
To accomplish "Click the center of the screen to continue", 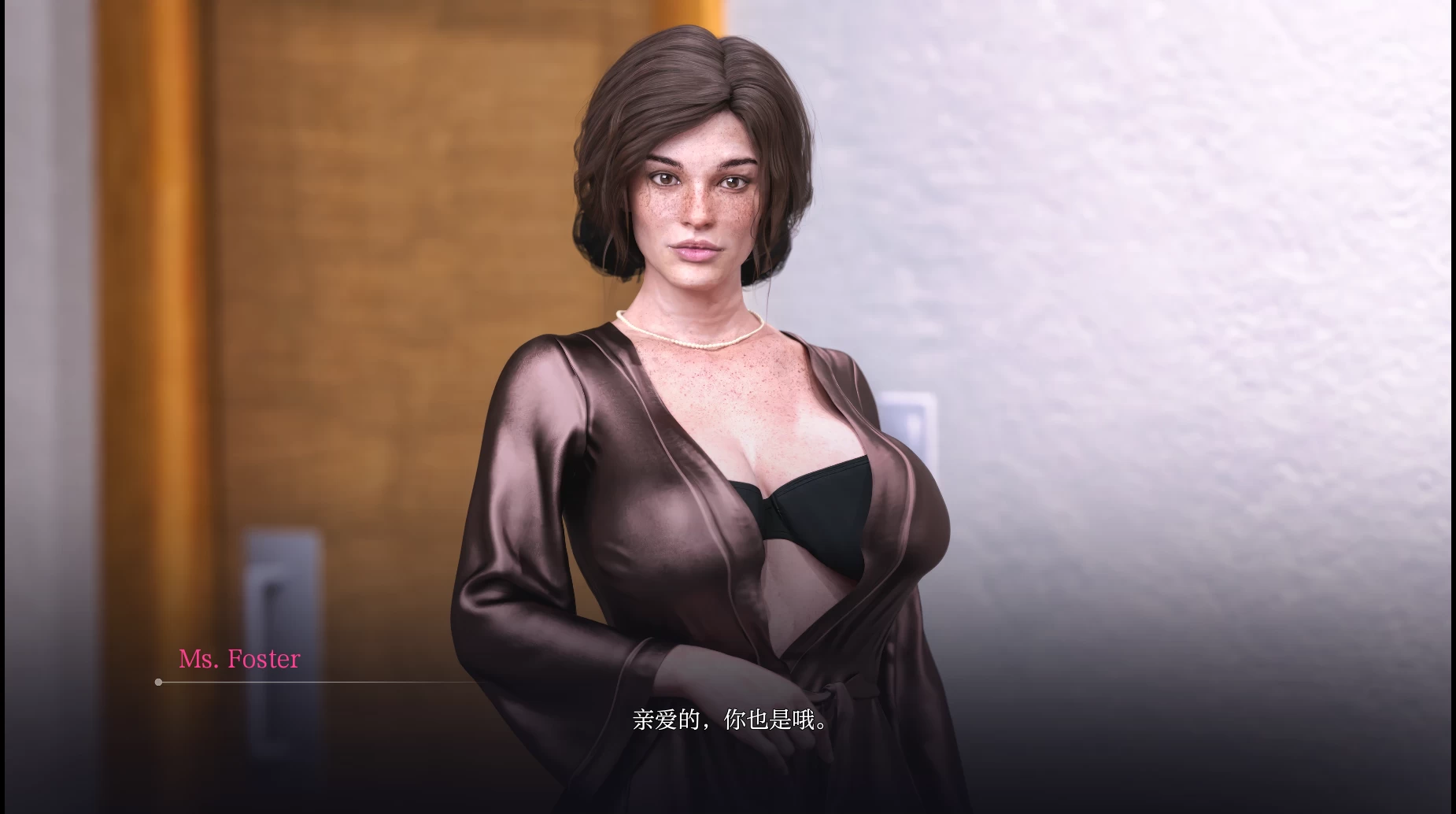I will 728,407.
